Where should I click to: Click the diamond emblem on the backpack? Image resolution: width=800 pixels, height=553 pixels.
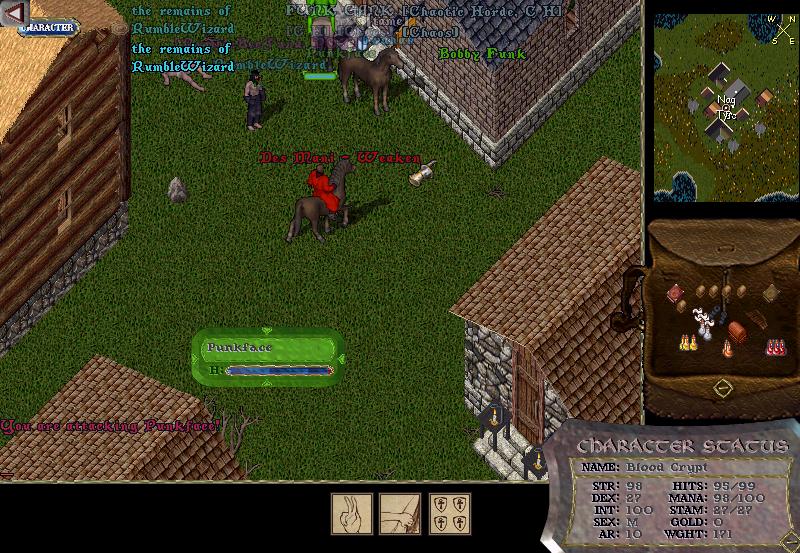click(x=723, y=387)
